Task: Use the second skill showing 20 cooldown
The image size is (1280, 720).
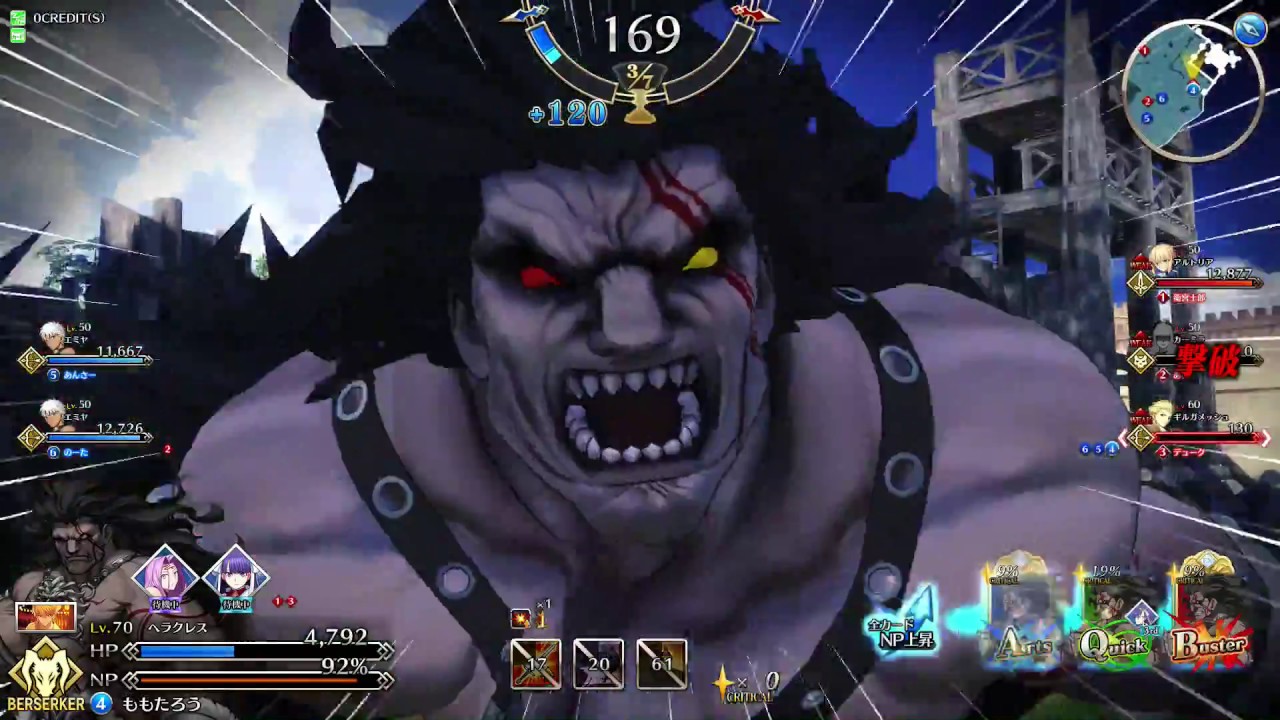Action: (x=598, y=664)
